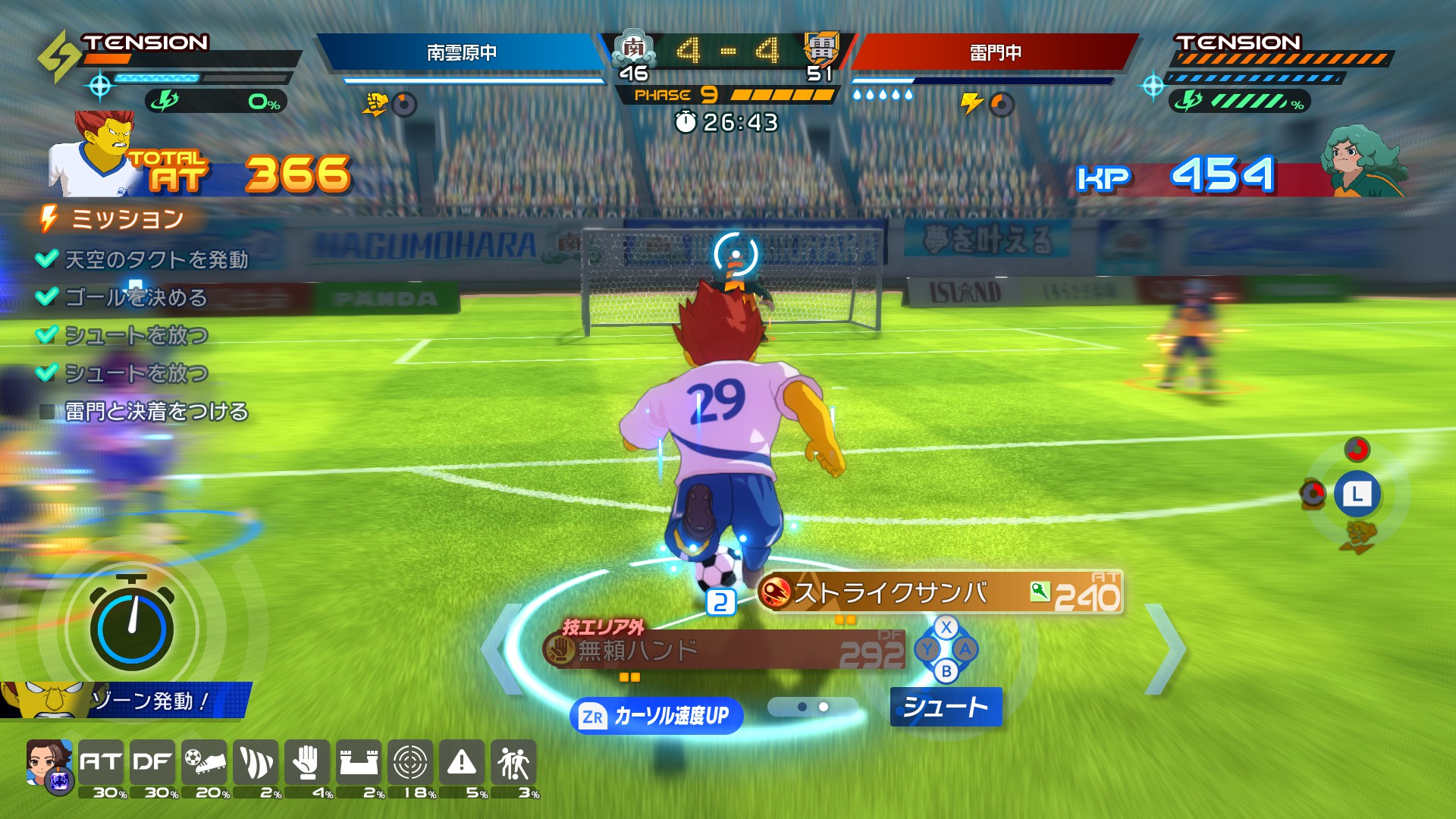1456x819 pixels.
Task: Click the running player 3% icon
Action: click(513, 762)
